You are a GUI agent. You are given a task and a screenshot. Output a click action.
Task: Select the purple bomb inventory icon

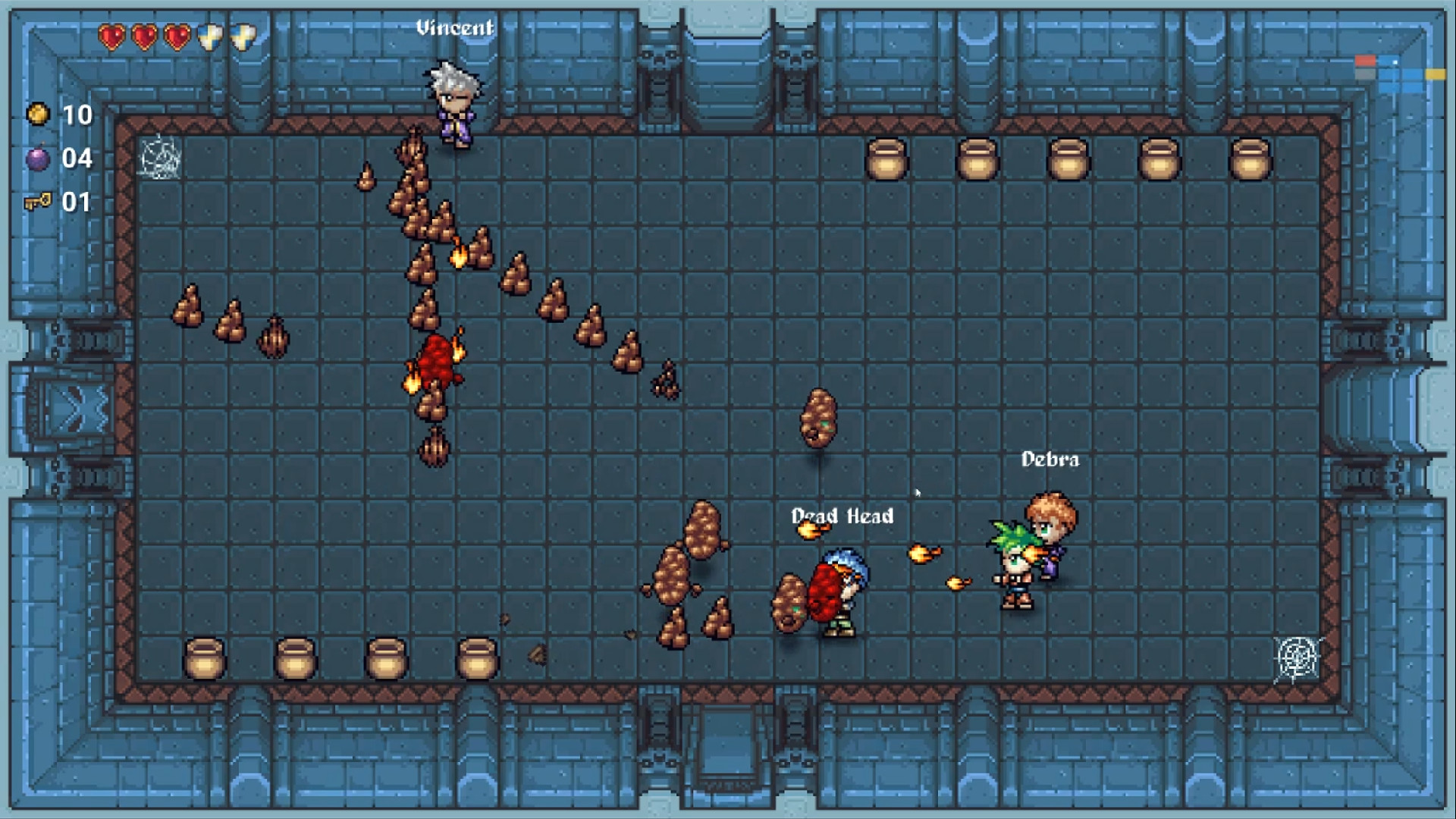pos(39,158)
